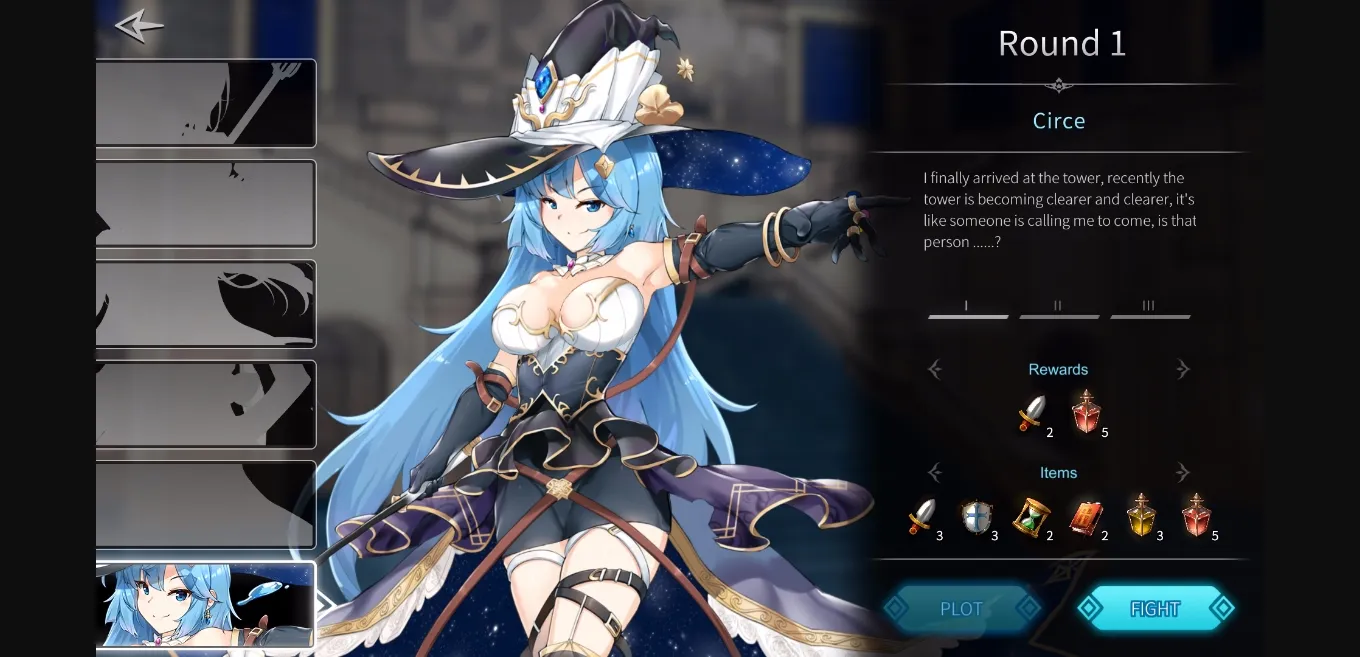
Task: Select the locked silhouette with trident
Action: [x=206, y=103]
